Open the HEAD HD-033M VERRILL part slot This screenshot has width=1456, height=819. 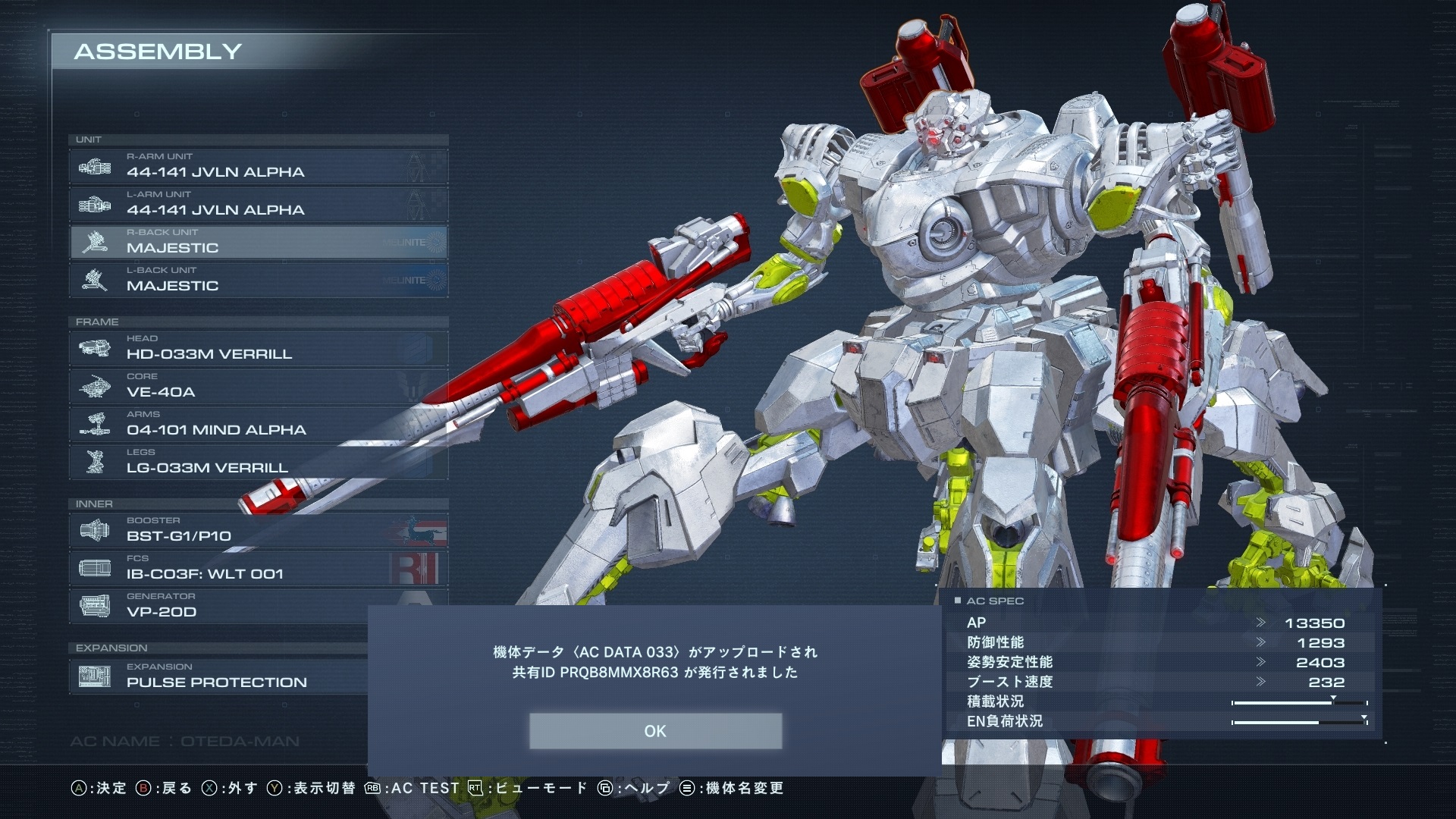(x=258, y=348)
